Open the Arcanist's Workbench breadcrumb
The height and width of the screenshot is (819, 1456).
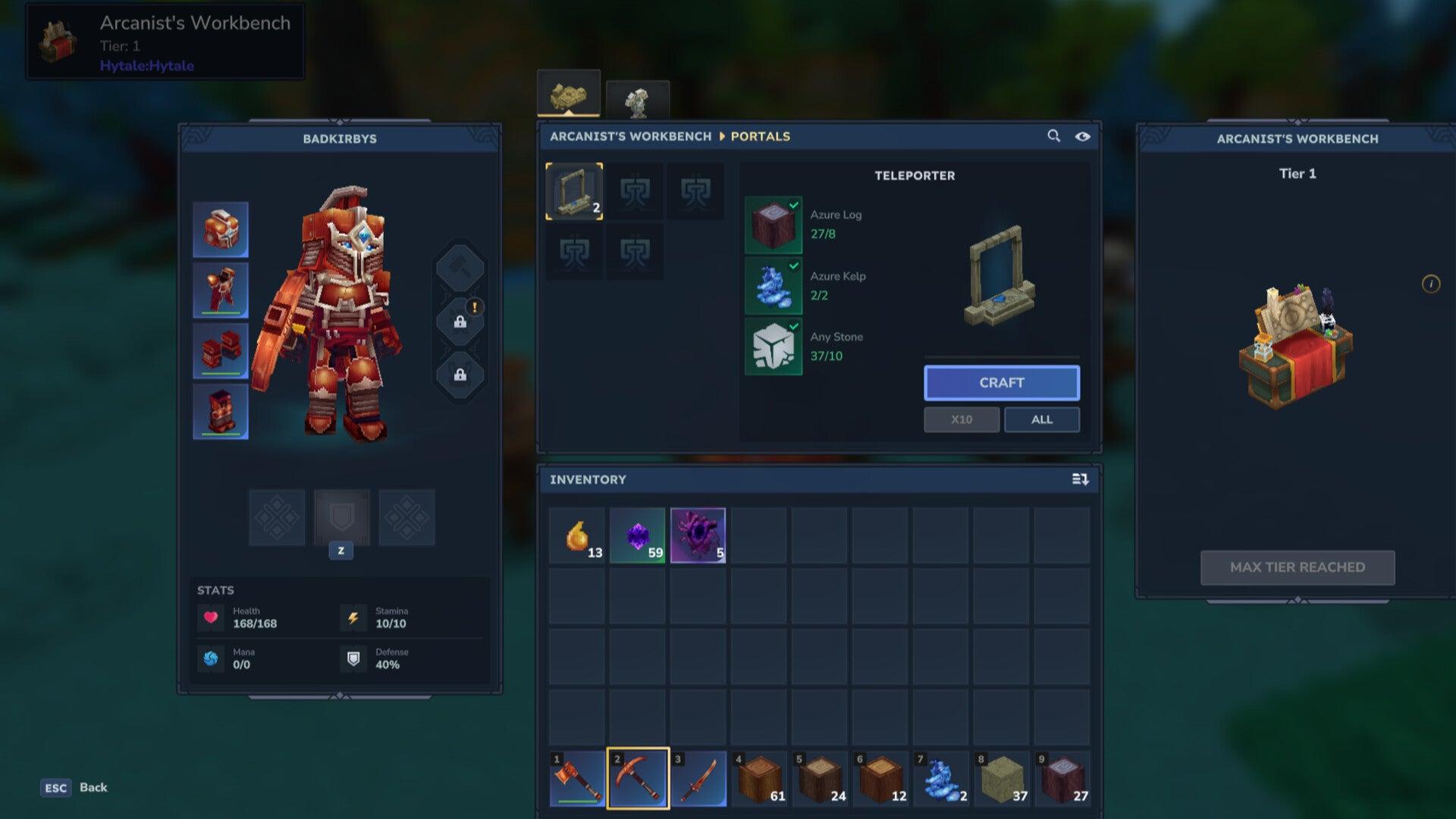[628, 136]
